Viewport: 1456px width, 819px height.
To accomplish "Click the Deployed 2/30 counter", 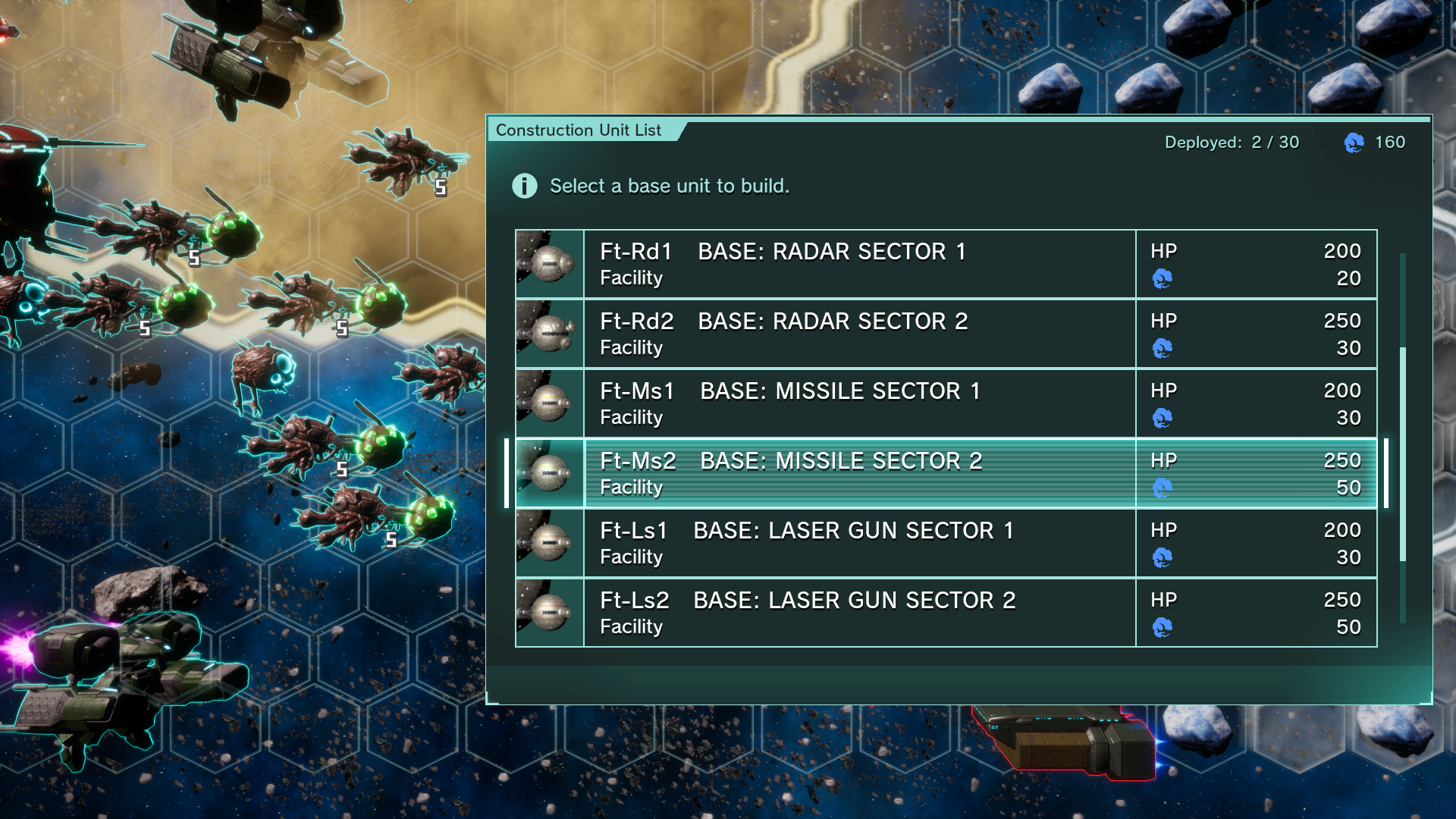I will [x=1230, y=142].
